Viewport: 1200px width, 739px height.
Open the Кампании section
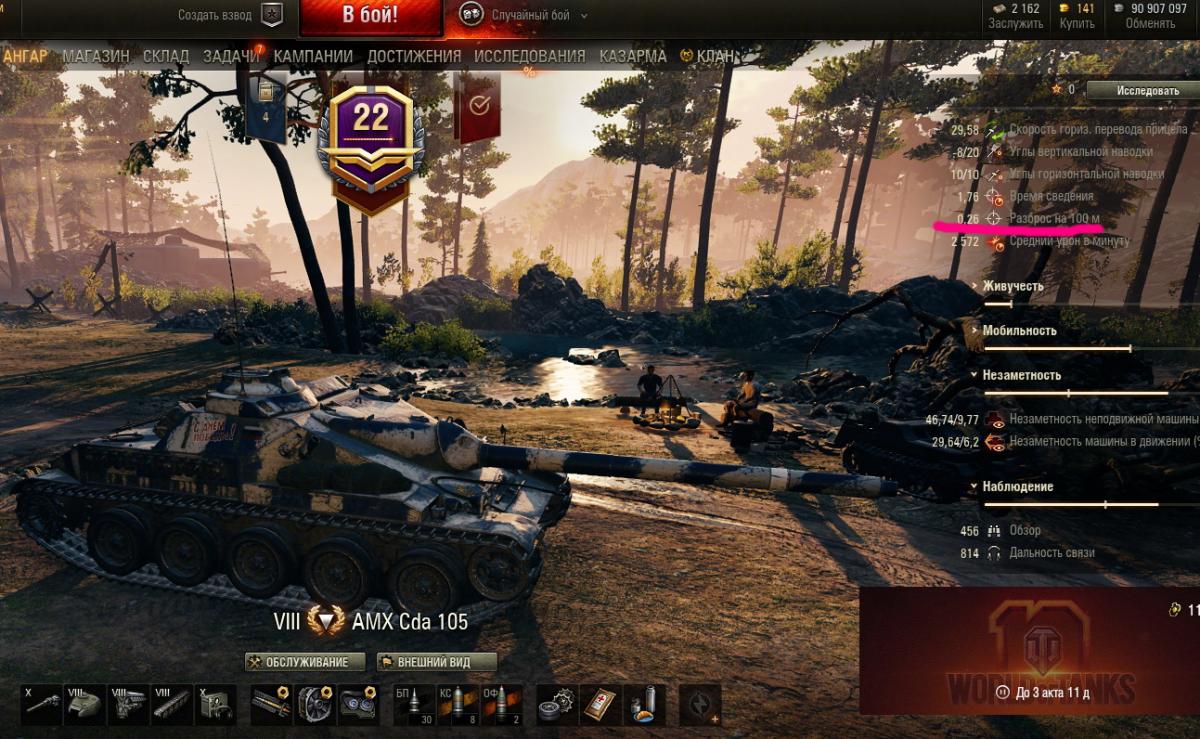313,57
